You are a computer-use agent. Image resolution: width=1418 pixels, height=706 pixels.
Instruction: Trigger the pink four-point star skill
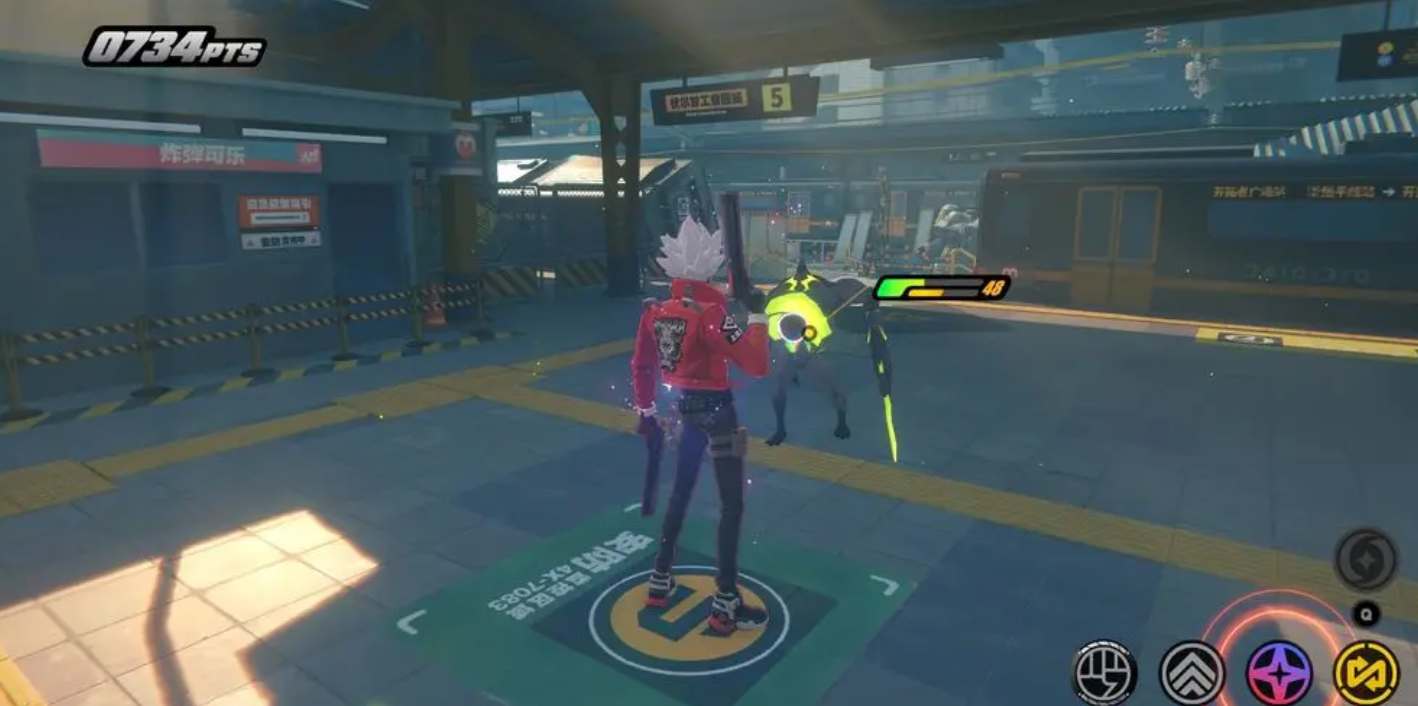[x=1279, y=672]
